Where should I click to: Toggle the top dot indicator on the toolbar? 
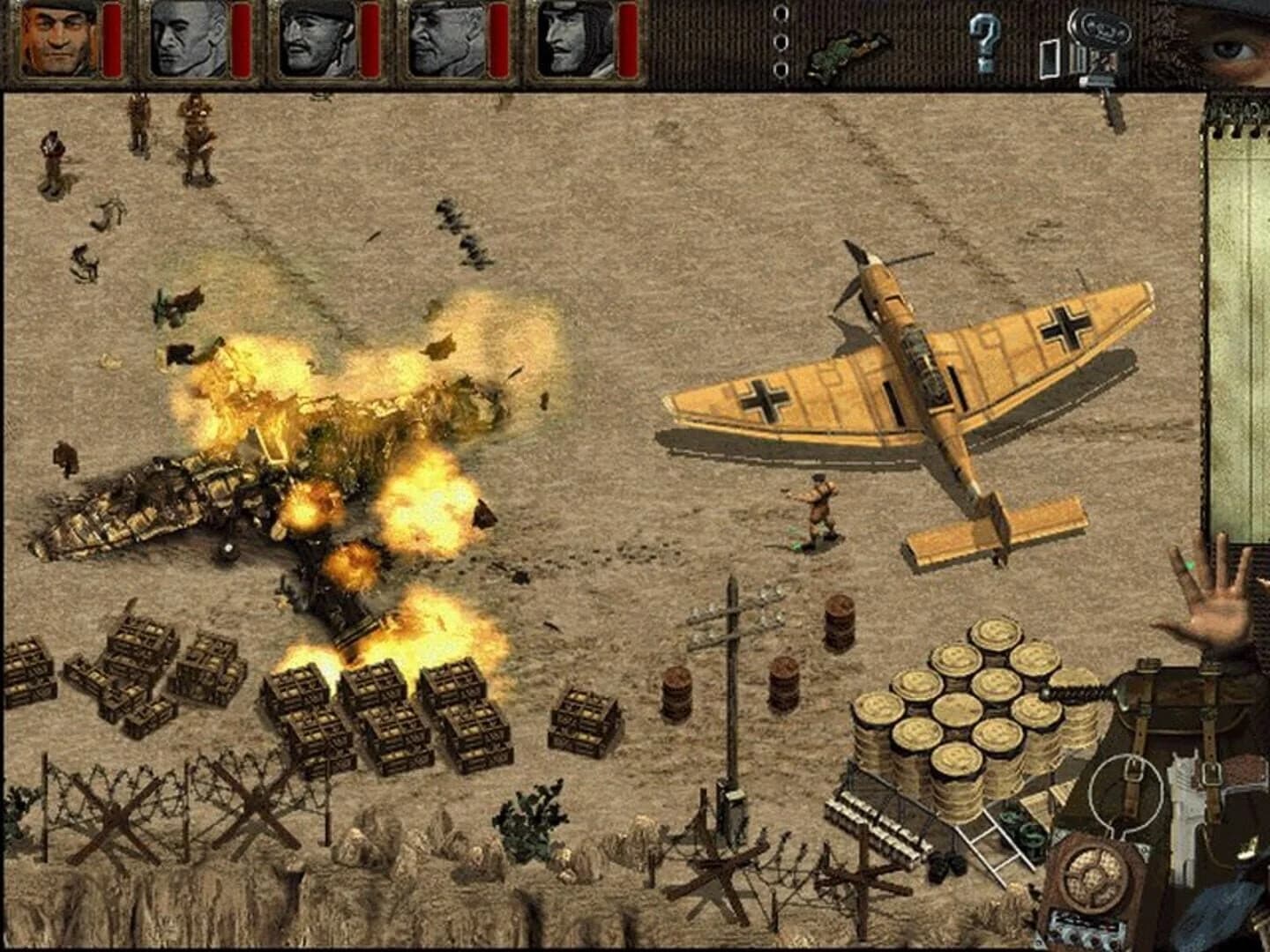pyautogui.click(x=780, y=12)
